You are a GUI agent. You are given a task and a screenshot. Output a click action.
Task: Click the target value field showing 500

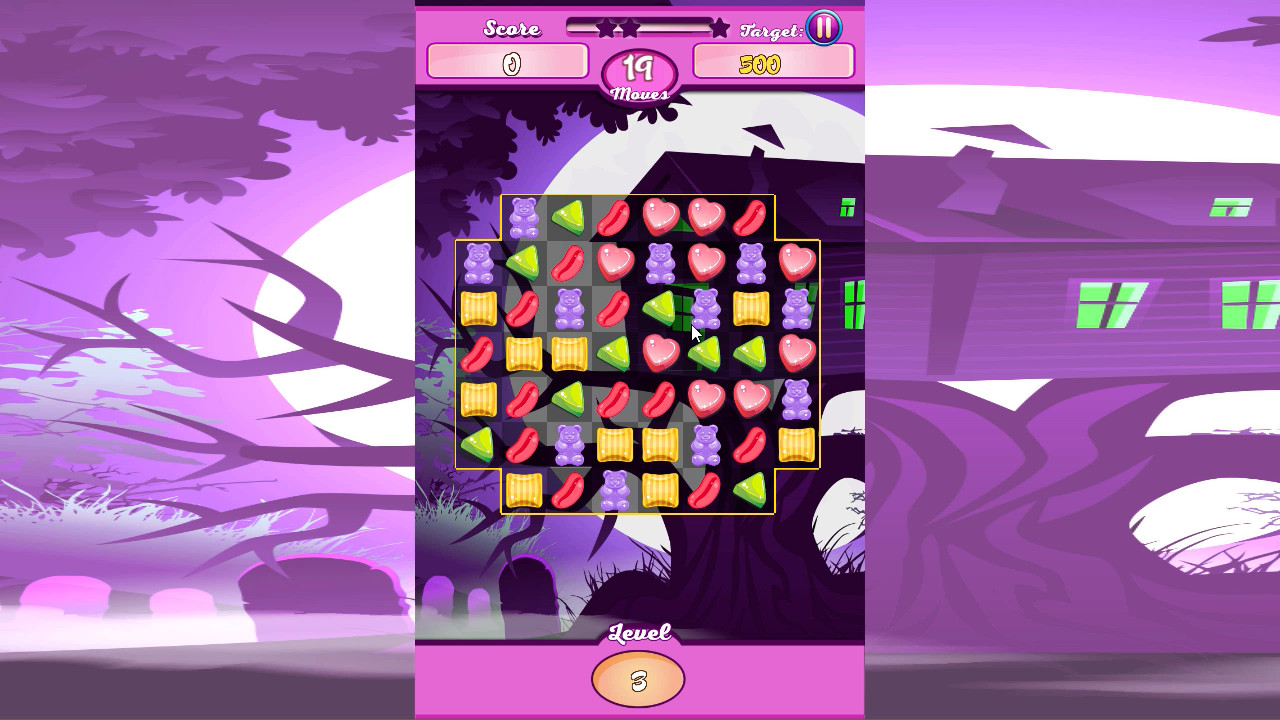click(772, 63)
